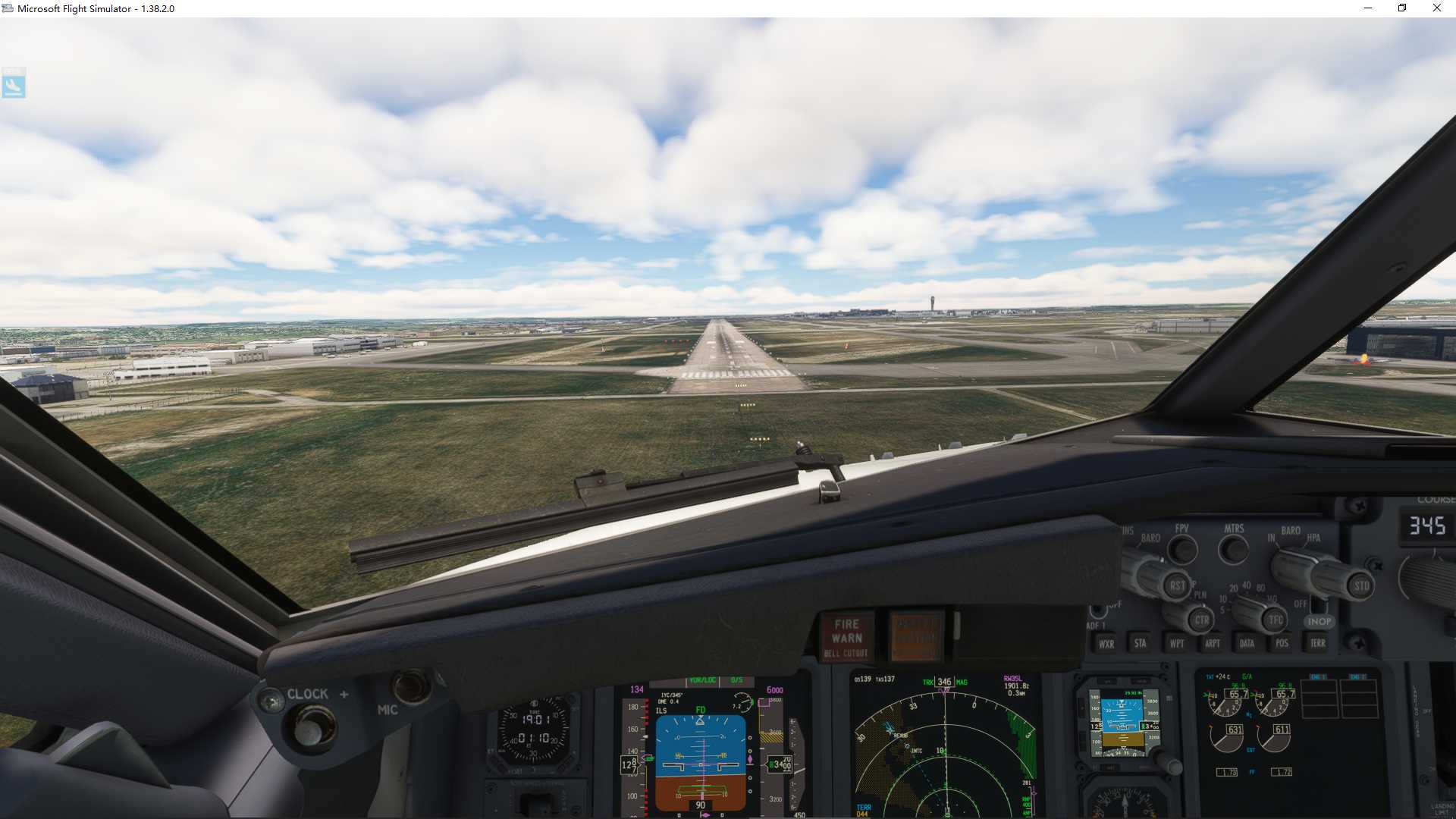
Task: Show terrain display using the TERR button
Action: 1317,643
